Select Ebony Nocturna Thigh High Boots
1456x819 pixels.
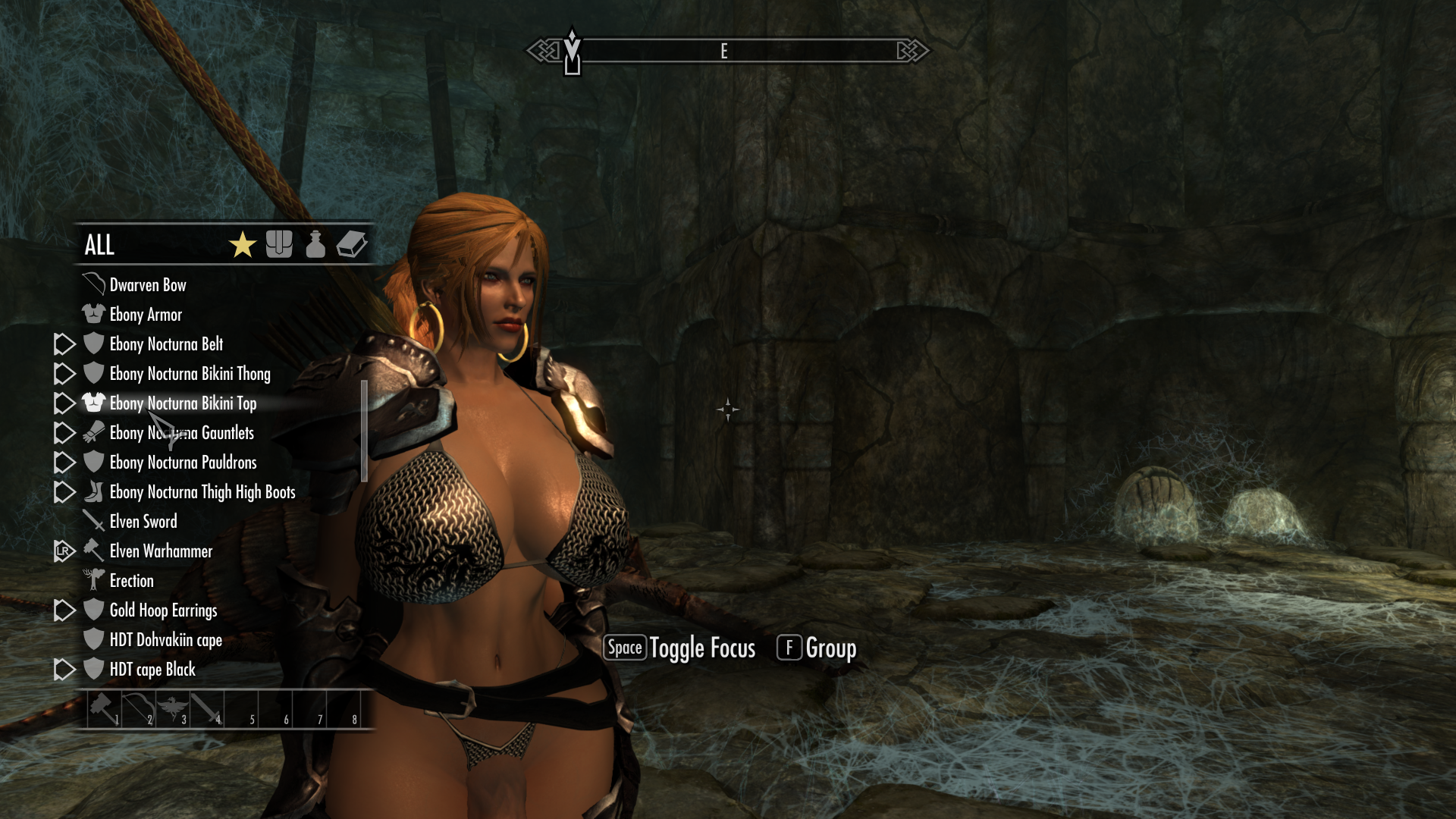coord(202,492)
